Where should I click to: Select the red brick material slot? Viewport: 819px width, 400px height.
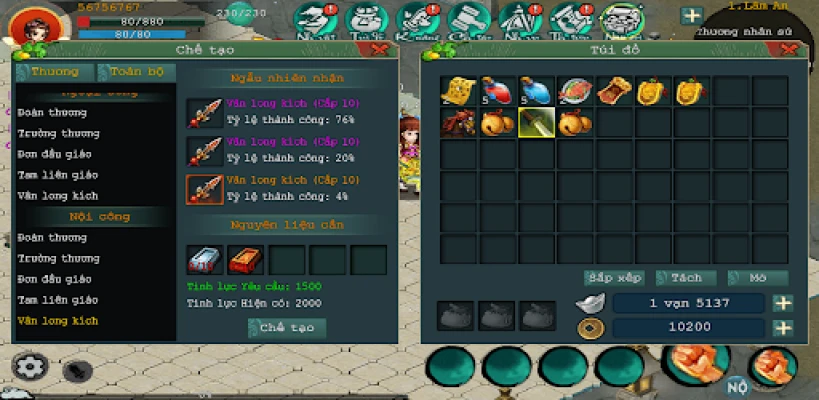(x=243, y=260)
